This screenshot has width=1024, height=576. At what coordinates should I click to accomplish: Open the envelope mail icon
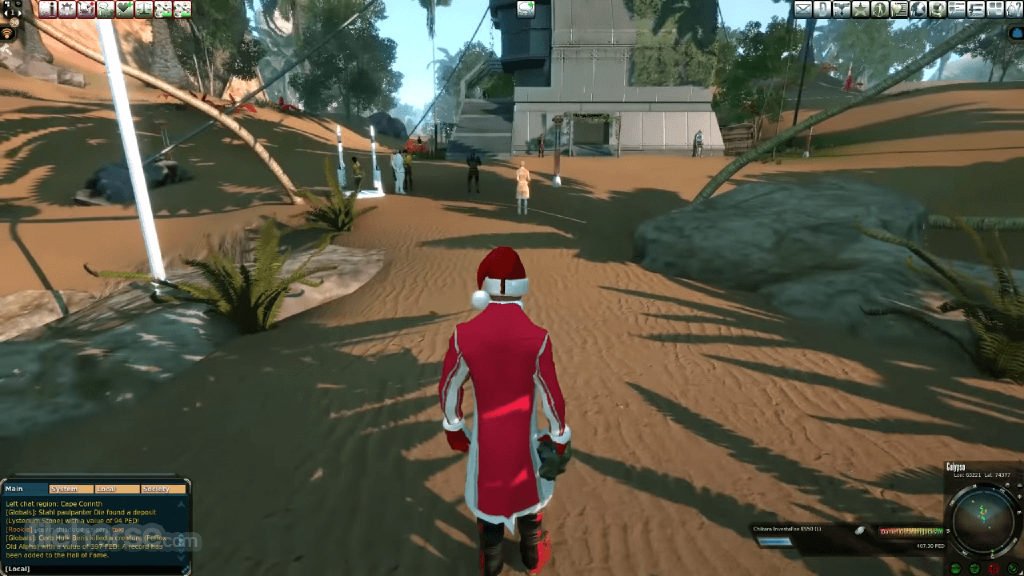tap(803, 9)
